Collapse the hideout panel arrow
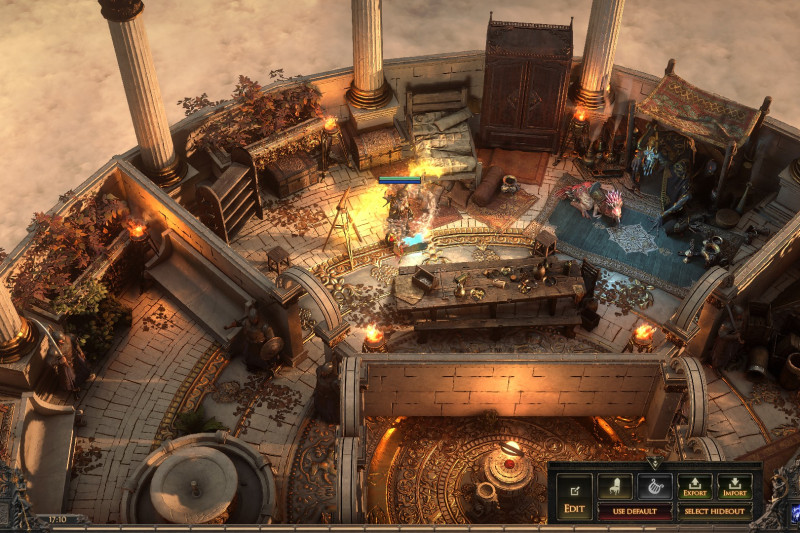This screenshot has width=800, height=533. coord(654,463)
